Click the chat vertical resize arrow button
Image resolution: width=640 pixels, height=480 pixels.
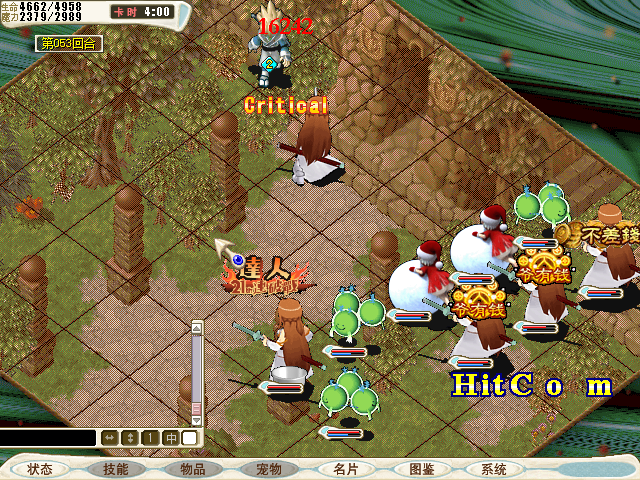(x=129, y=438)
